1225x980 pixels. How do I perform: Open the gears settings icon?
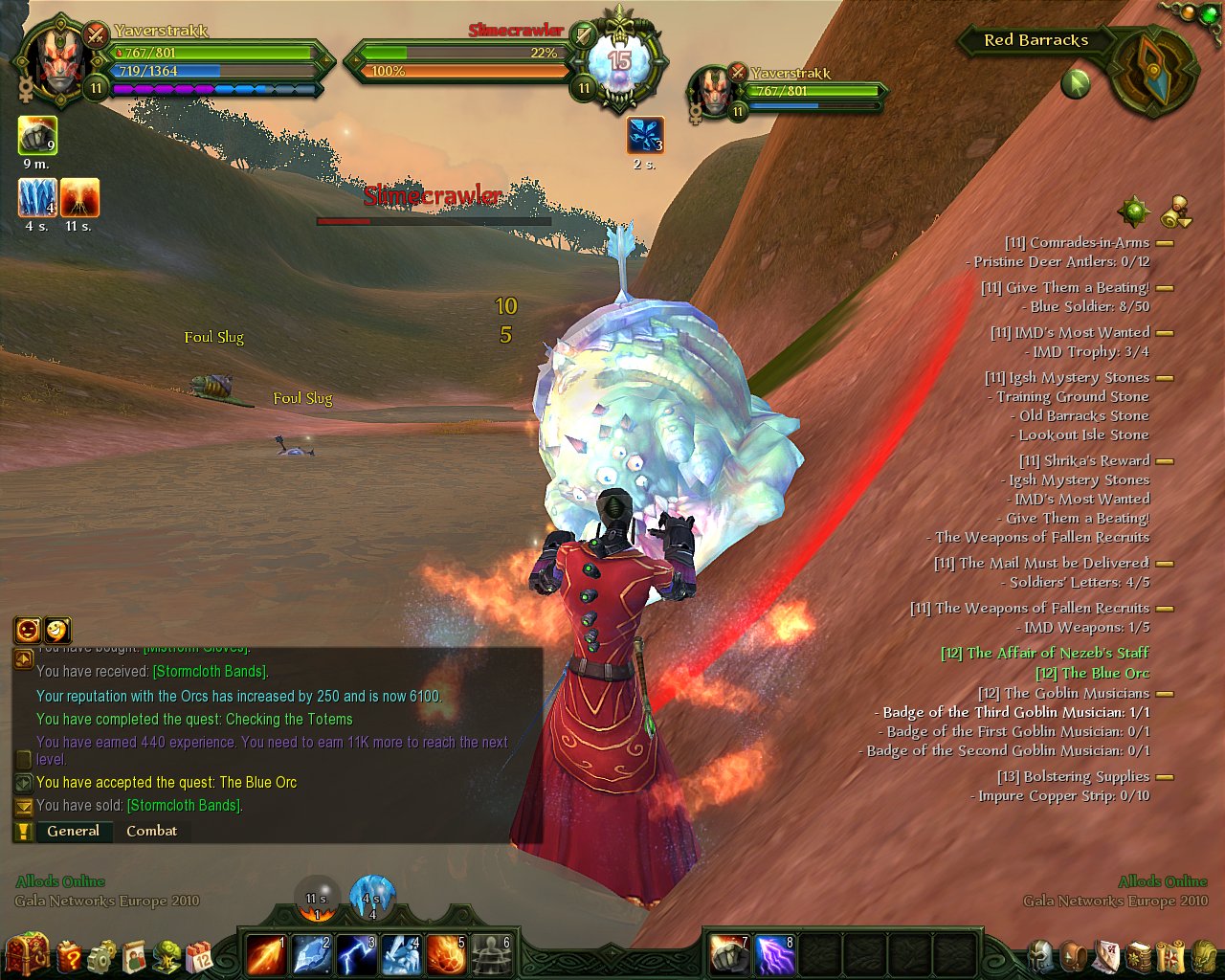[x=101, y=955]
